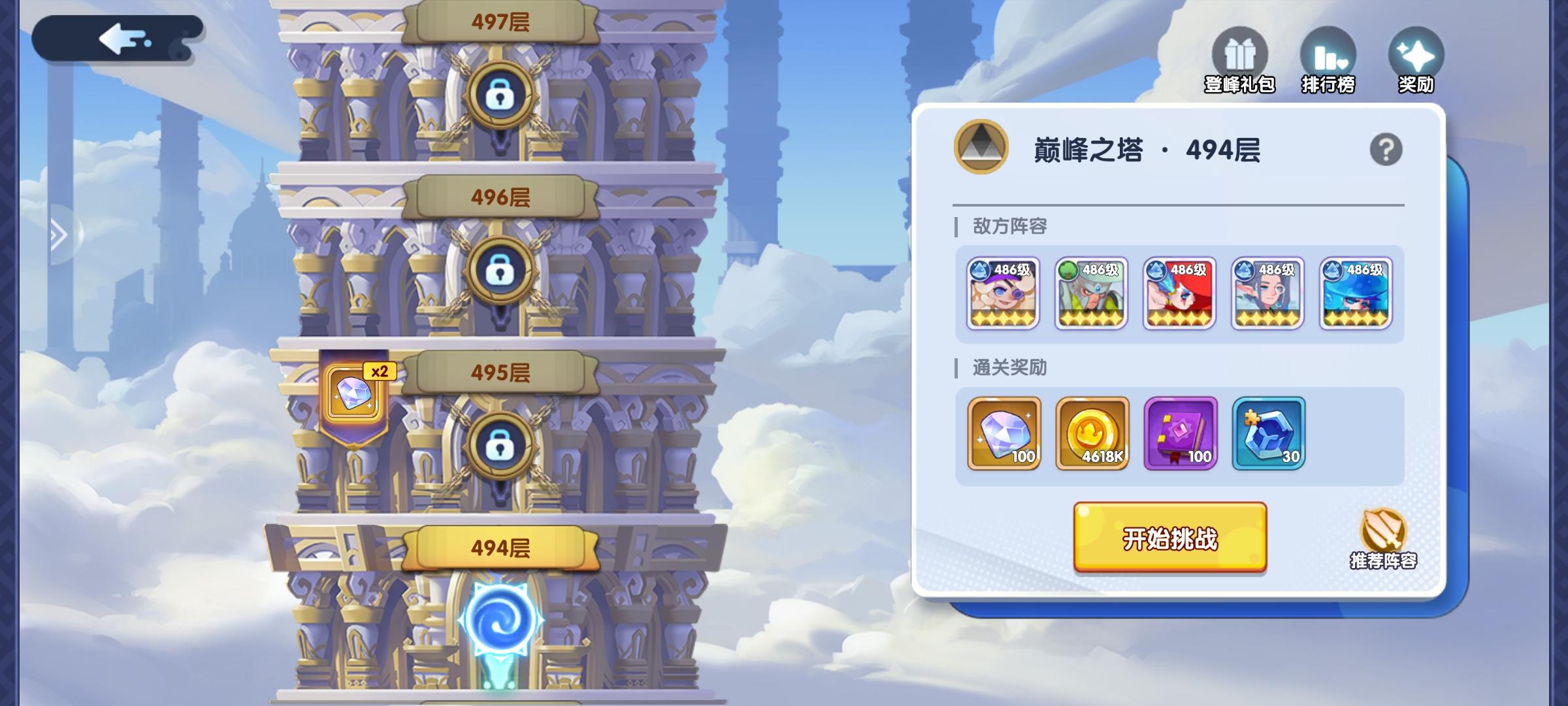Click the back arrow to exit
The image size is (1568, 706).
pos(121,39)
